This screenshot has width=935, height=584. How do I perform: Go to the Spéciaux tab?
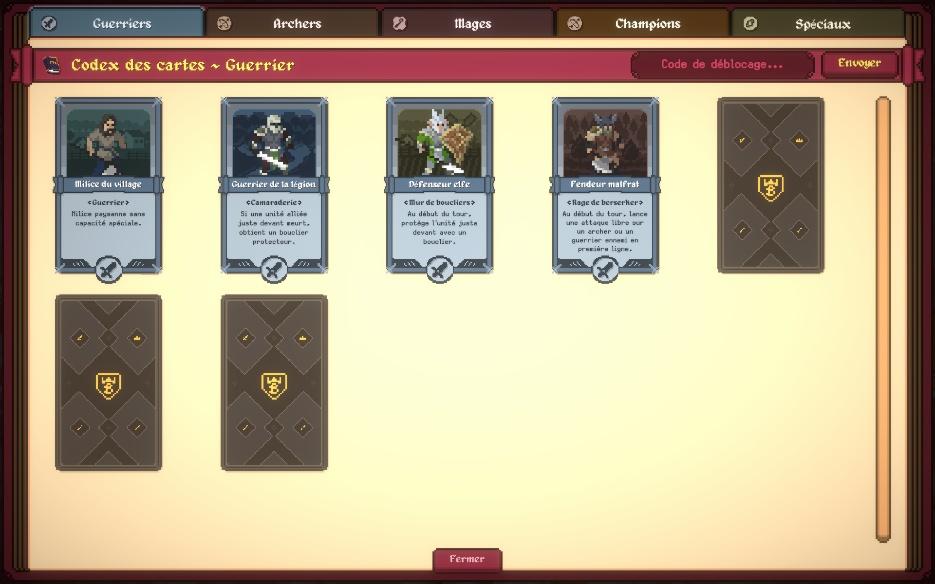pyautogui.click(x=818, y=23)
